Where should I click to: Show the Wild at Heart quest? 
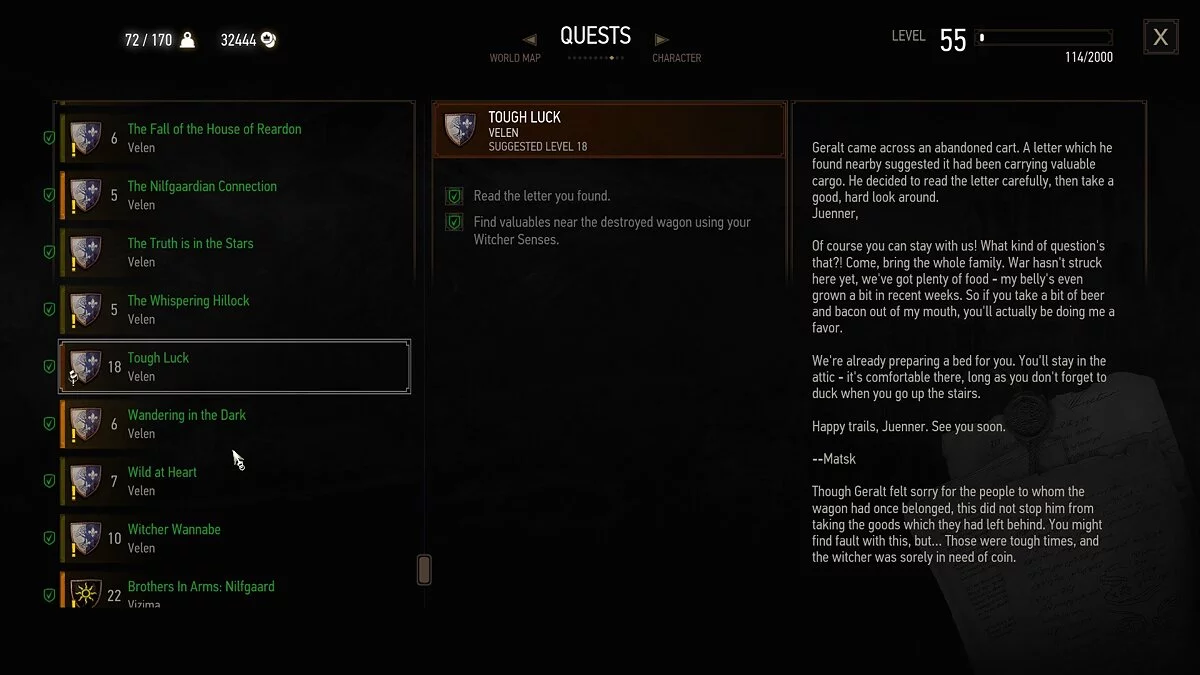click(x=162, y=480)
